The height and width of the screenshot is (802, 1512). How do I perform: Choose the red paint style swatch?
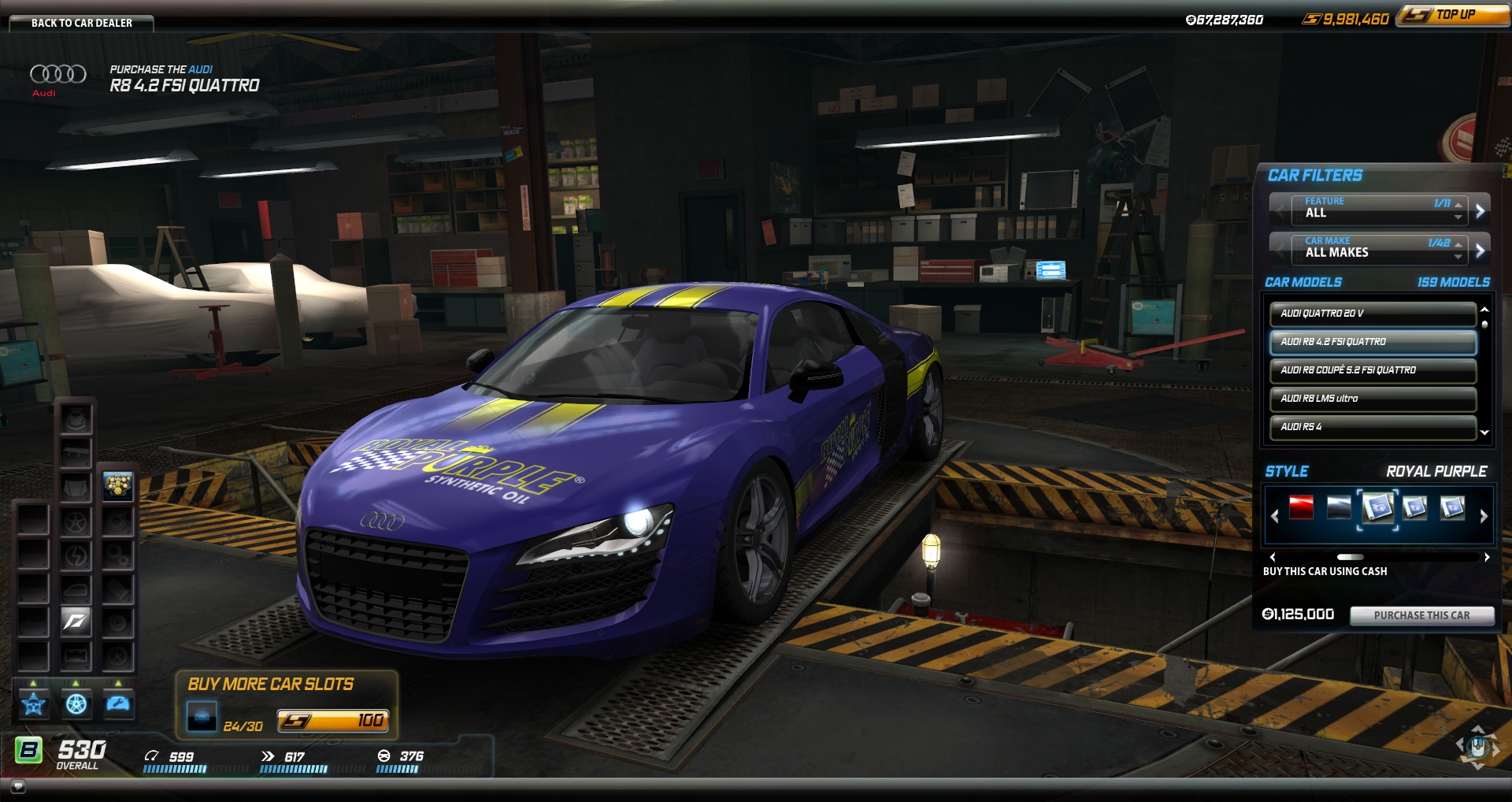(x=1301, y=508)
